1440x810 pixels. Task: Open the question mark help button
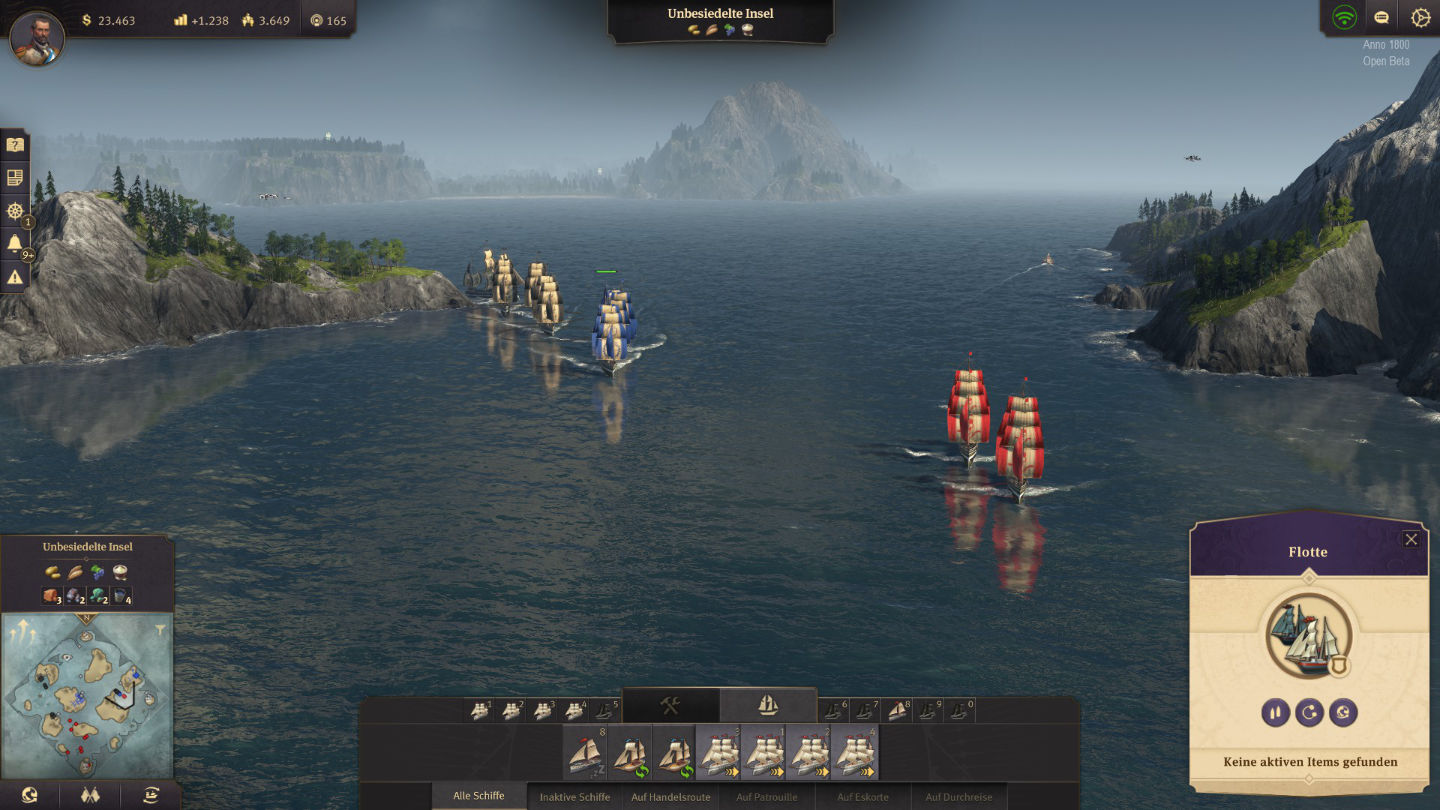[x=15, y=145]
